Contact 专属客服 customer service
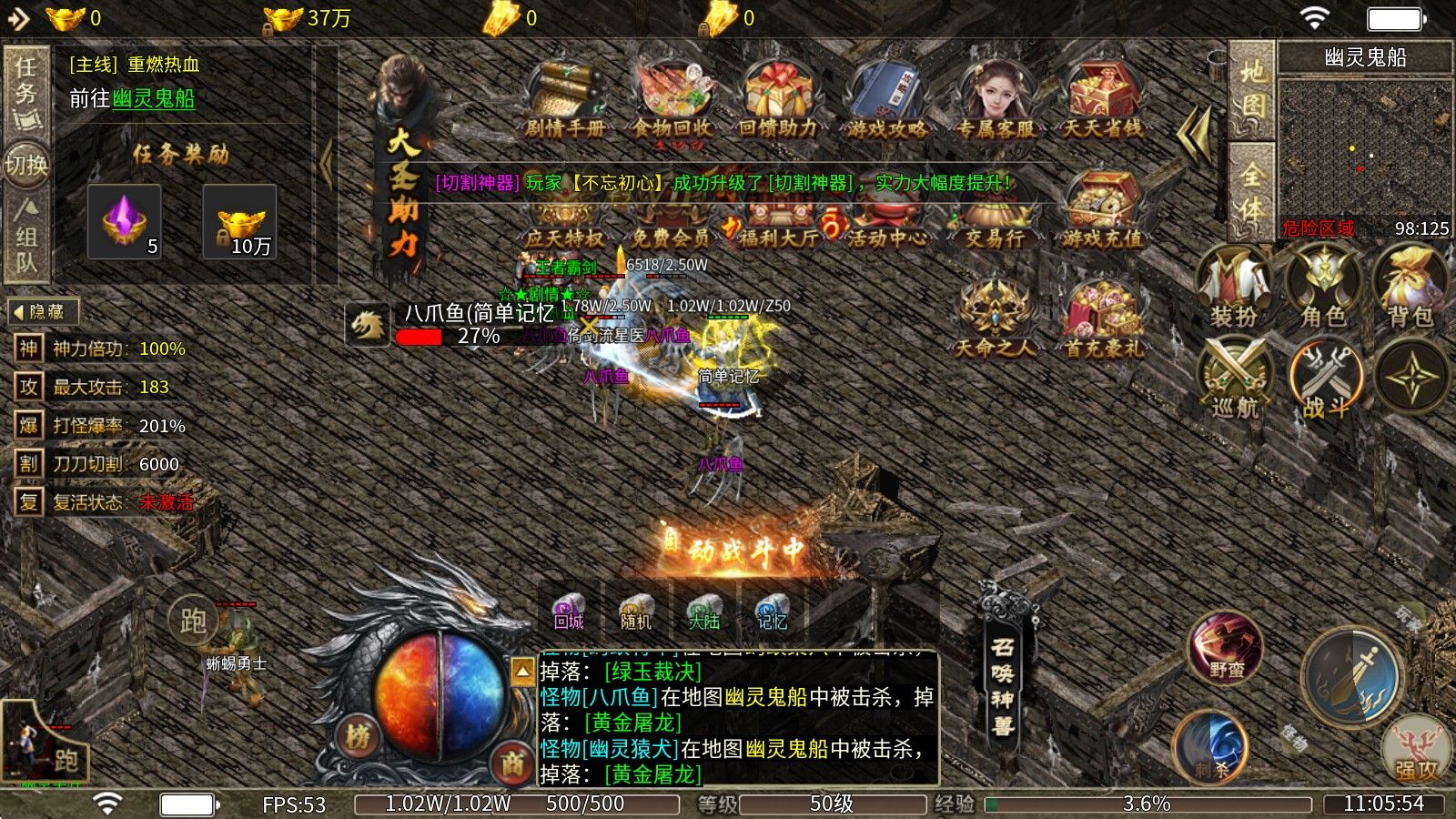This screenshot has height=819, width=1456. click(994, 98)
